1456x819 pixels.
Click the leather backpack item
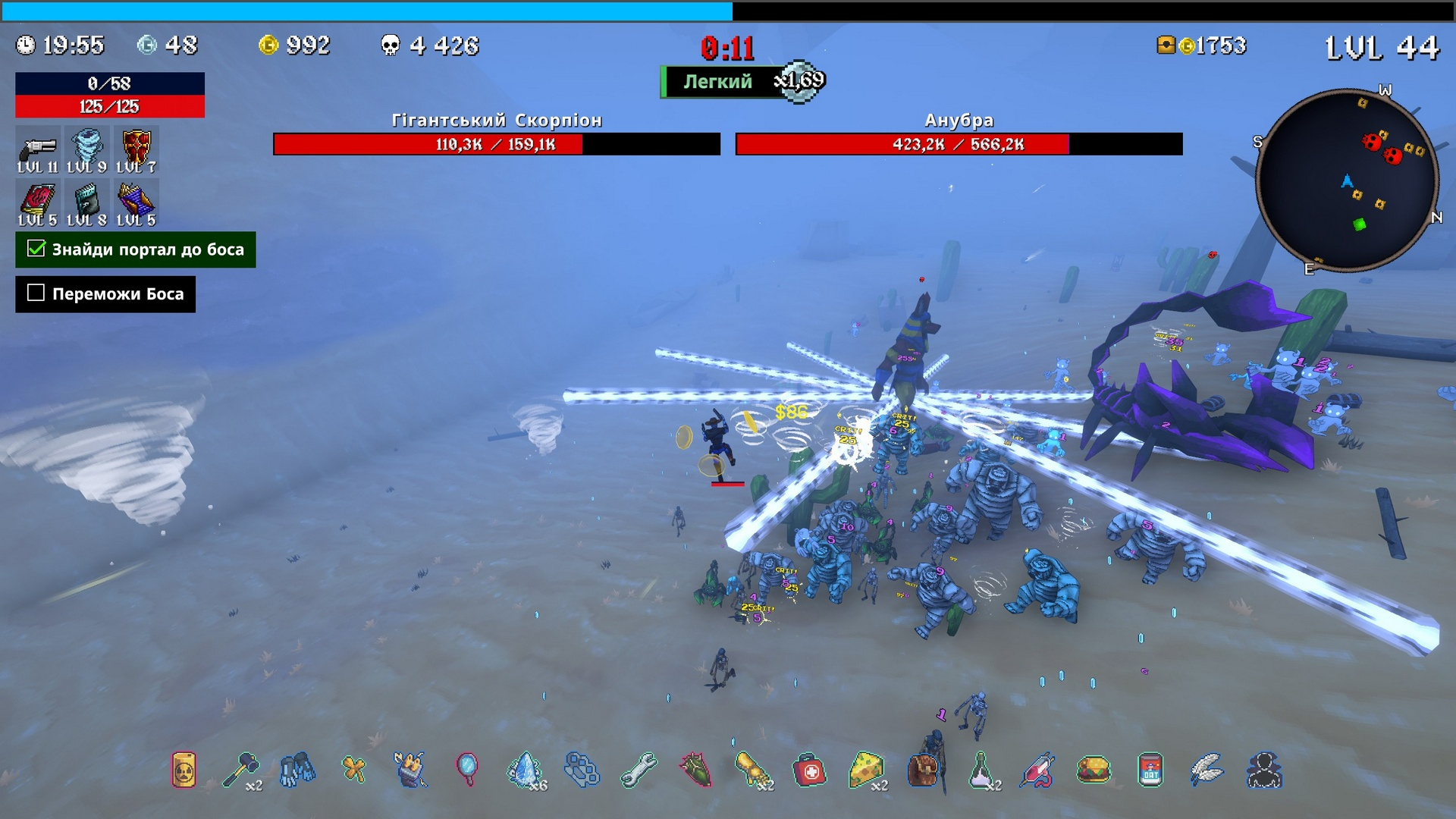[923, 770]
